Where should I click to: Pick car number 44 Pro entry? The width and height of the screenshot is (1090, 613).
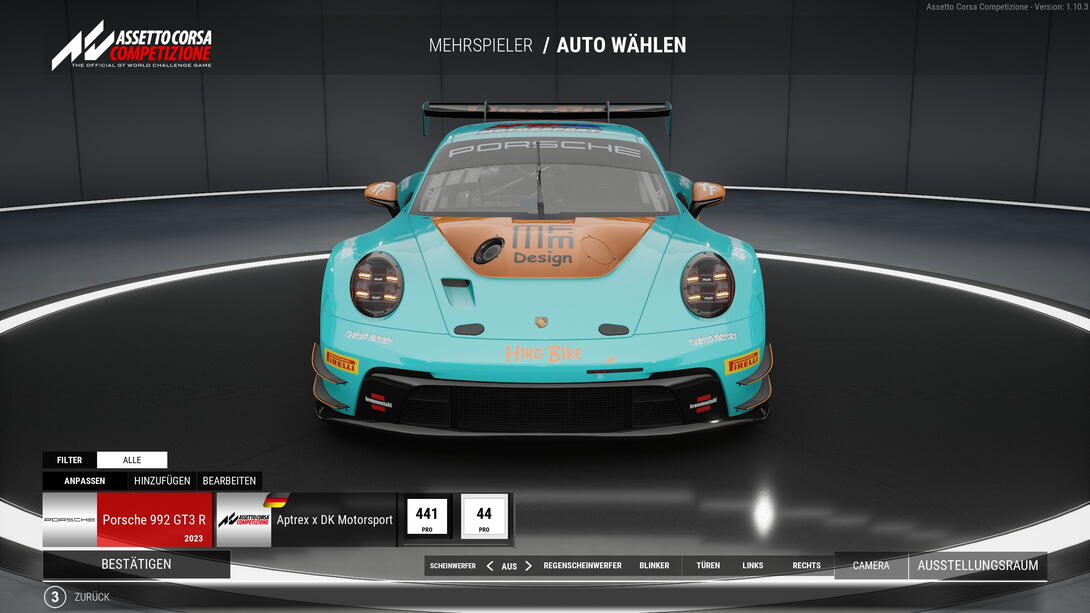(x=484, y=518)
